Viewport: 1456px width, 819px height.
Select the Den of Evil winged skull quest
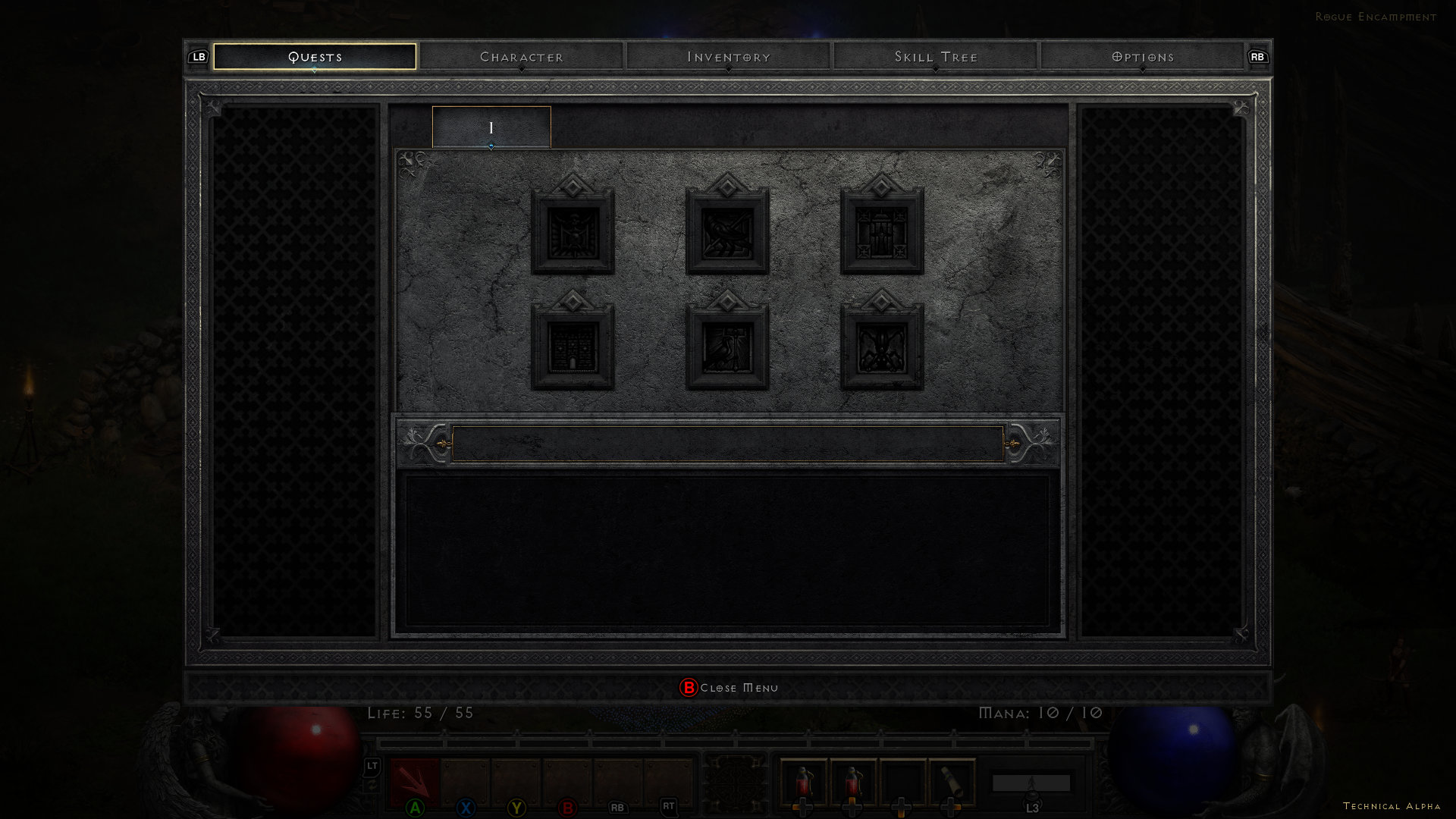pyautogui.click(x=573, y=233)
